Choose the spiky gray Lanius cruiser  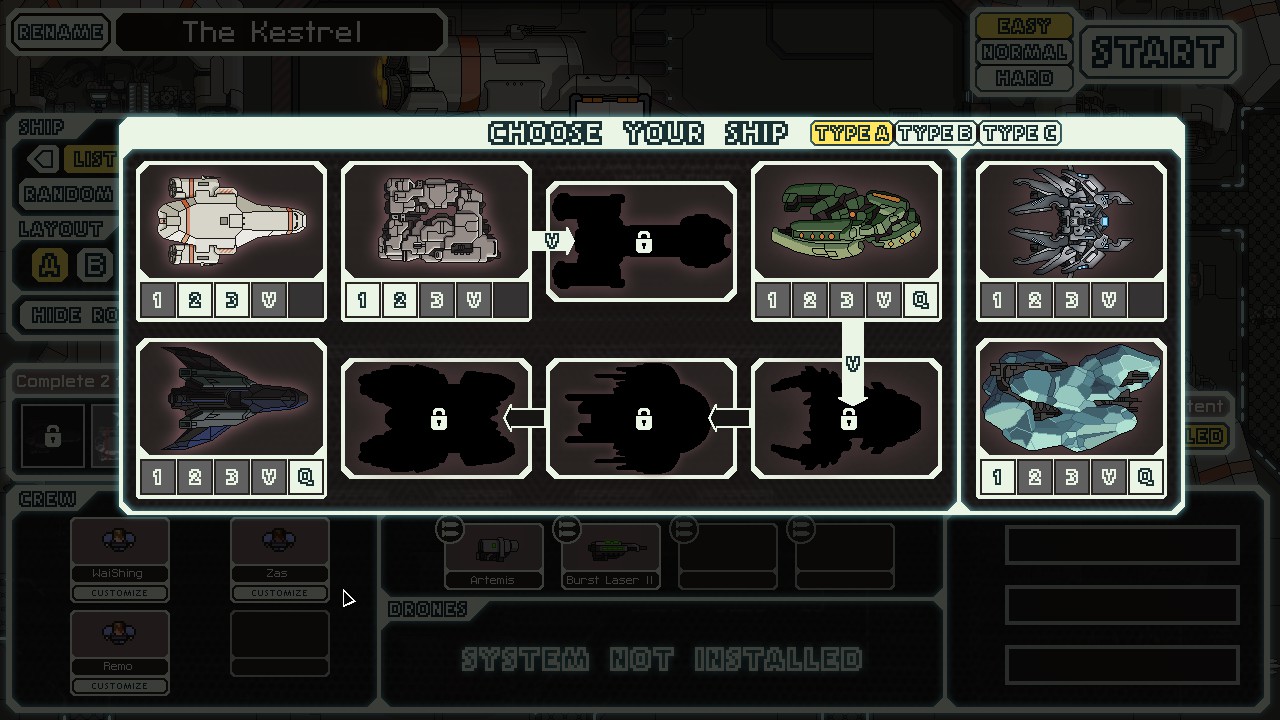tap(1071, 221)
